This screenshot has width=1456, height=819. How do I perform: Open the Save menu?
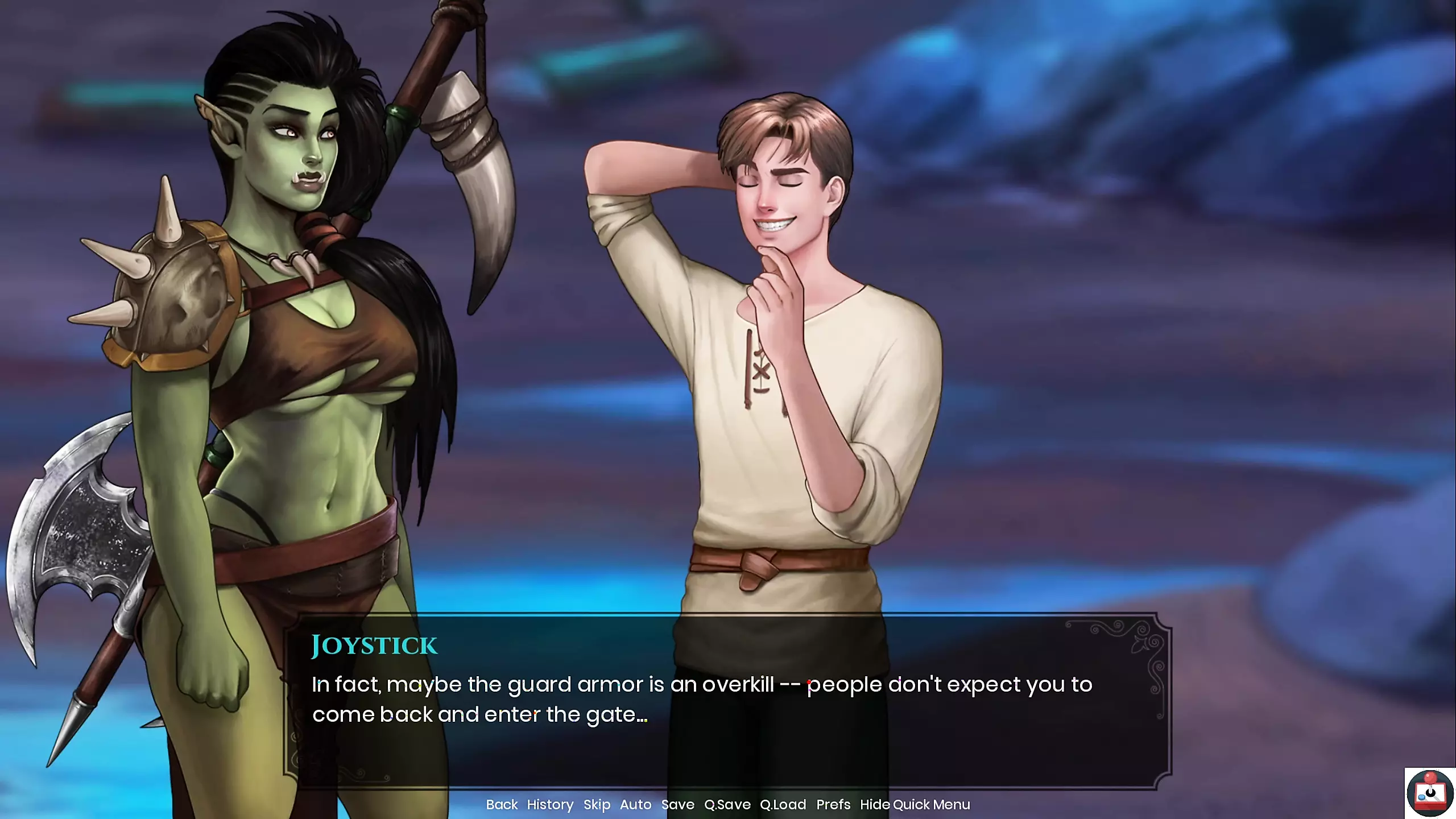point(677,804)
